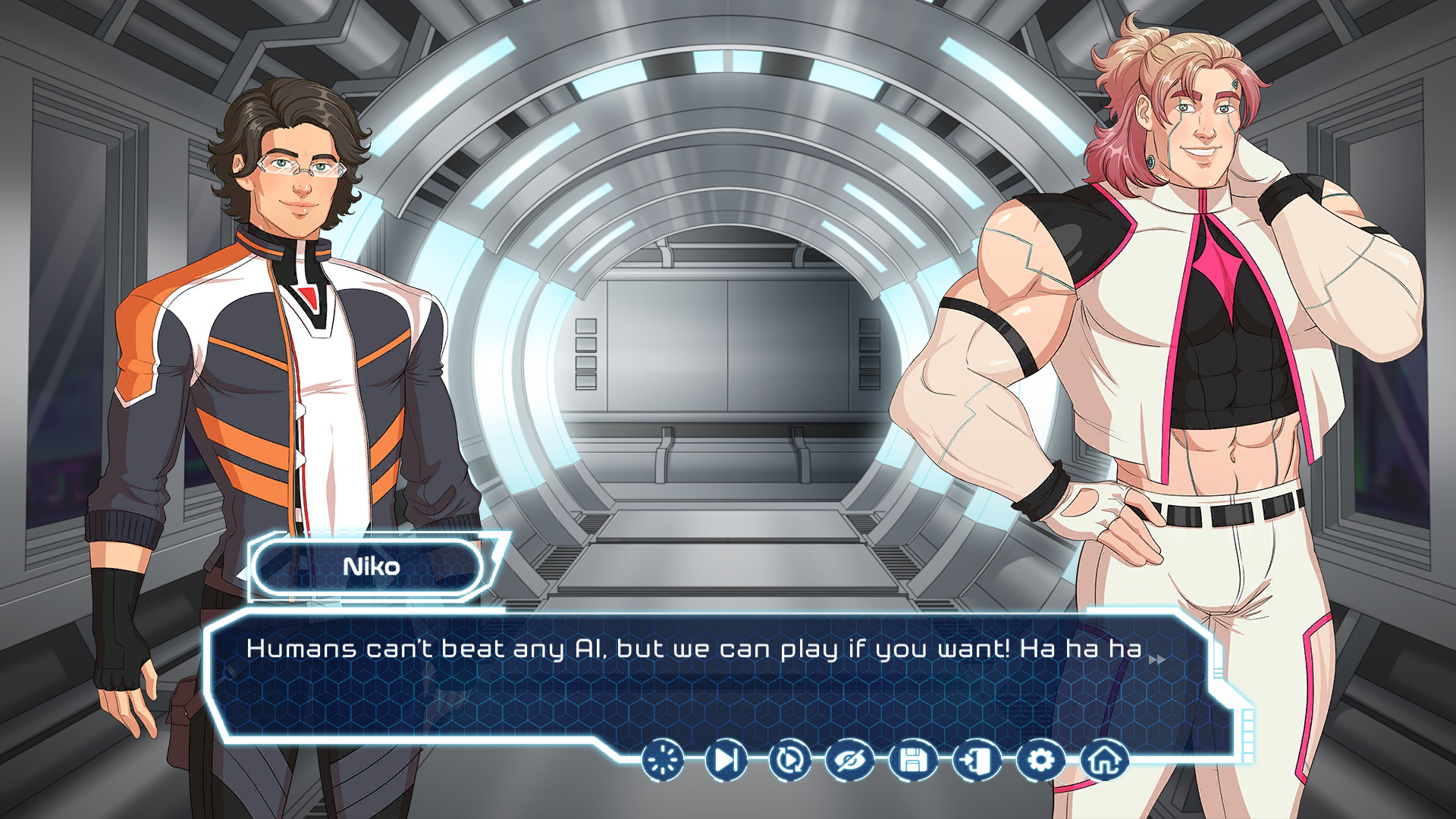Screen dimensions: 1456x819
Task: Save the game with the floppy disk icon
Action: point(914,758)
